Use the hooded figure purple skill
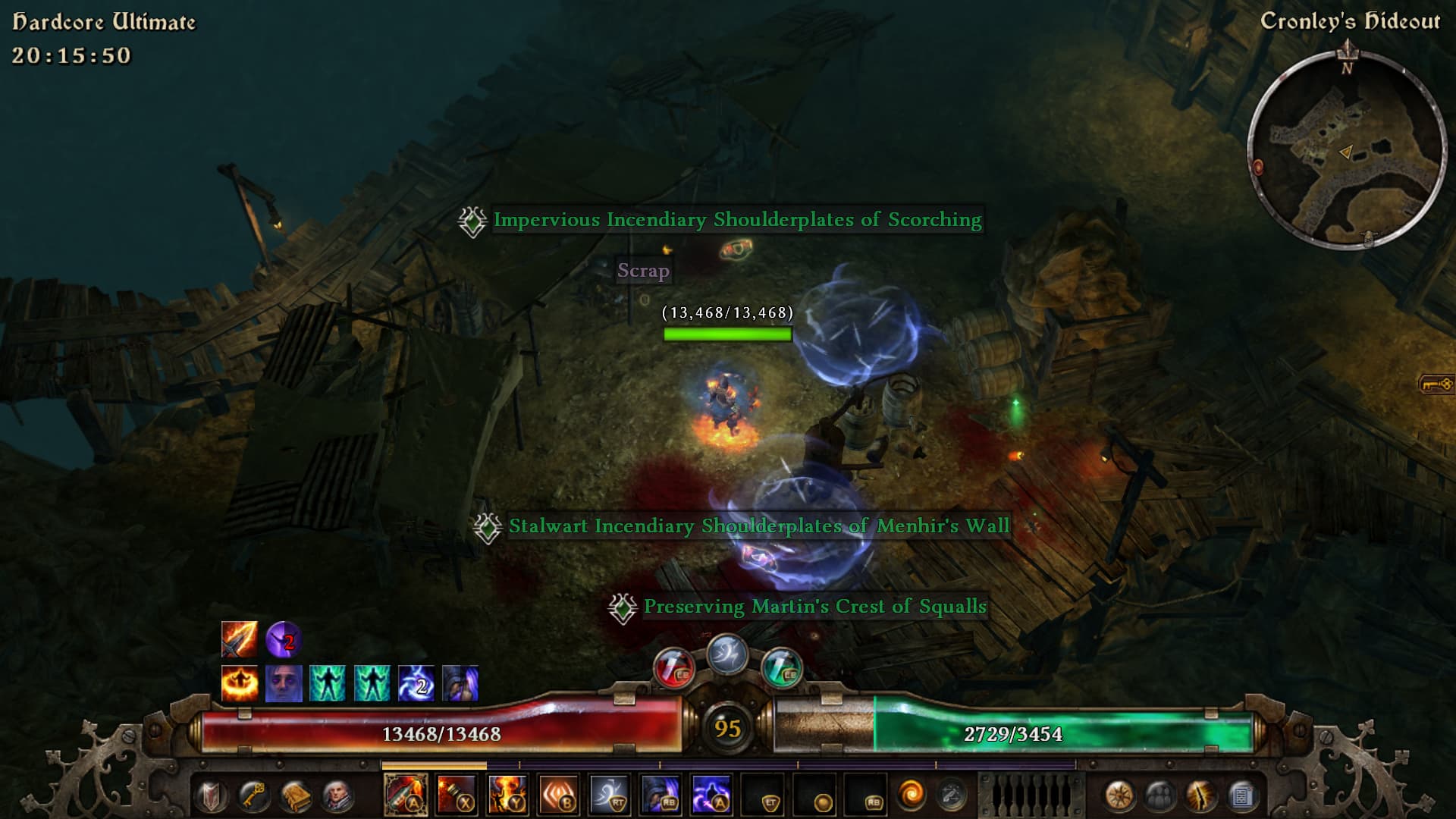Screen dimensions: 1456x819 661,795
